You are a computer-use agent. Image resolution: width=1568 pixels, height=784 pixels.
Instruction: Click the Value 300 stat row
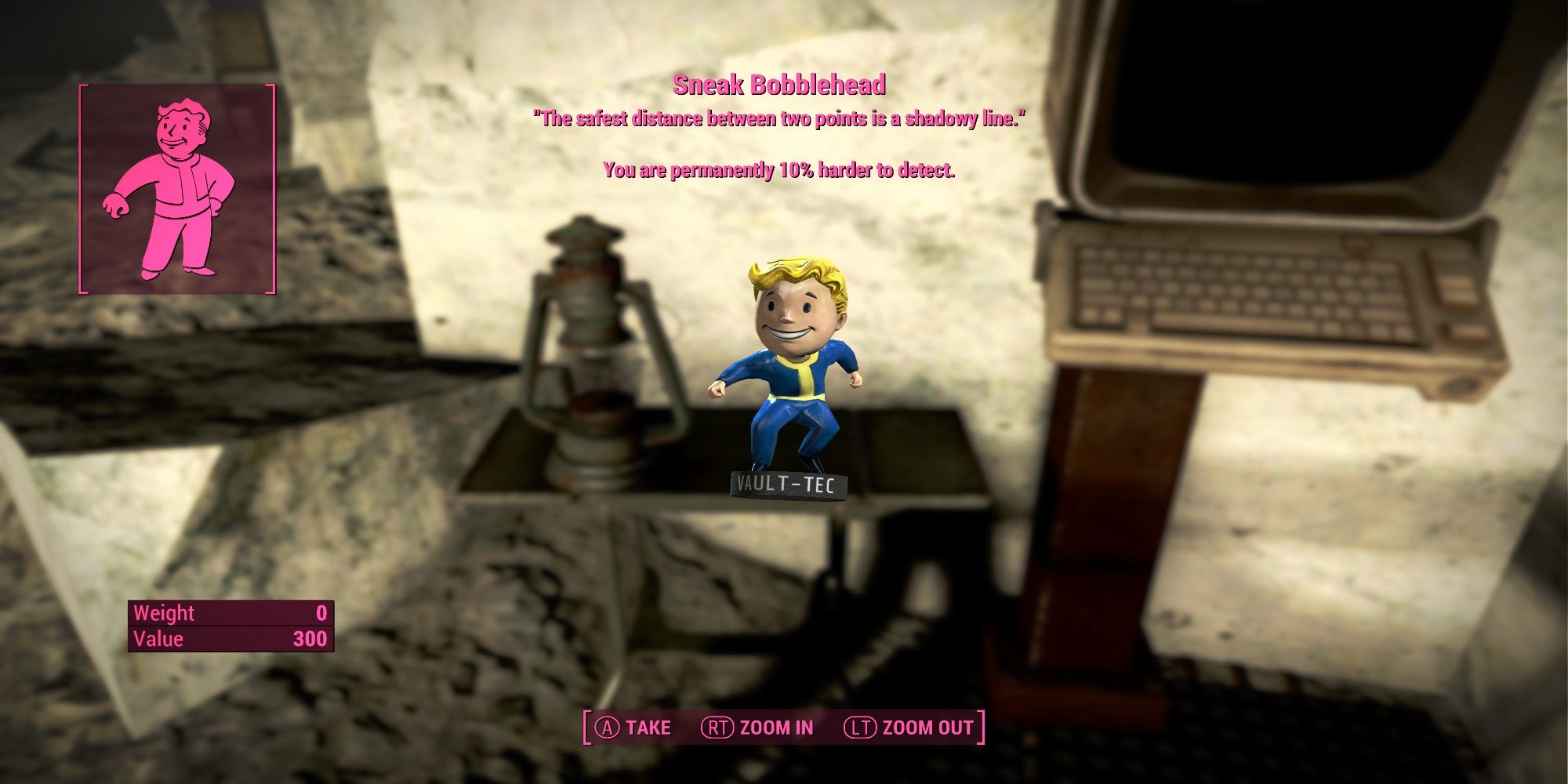(231, 639)
